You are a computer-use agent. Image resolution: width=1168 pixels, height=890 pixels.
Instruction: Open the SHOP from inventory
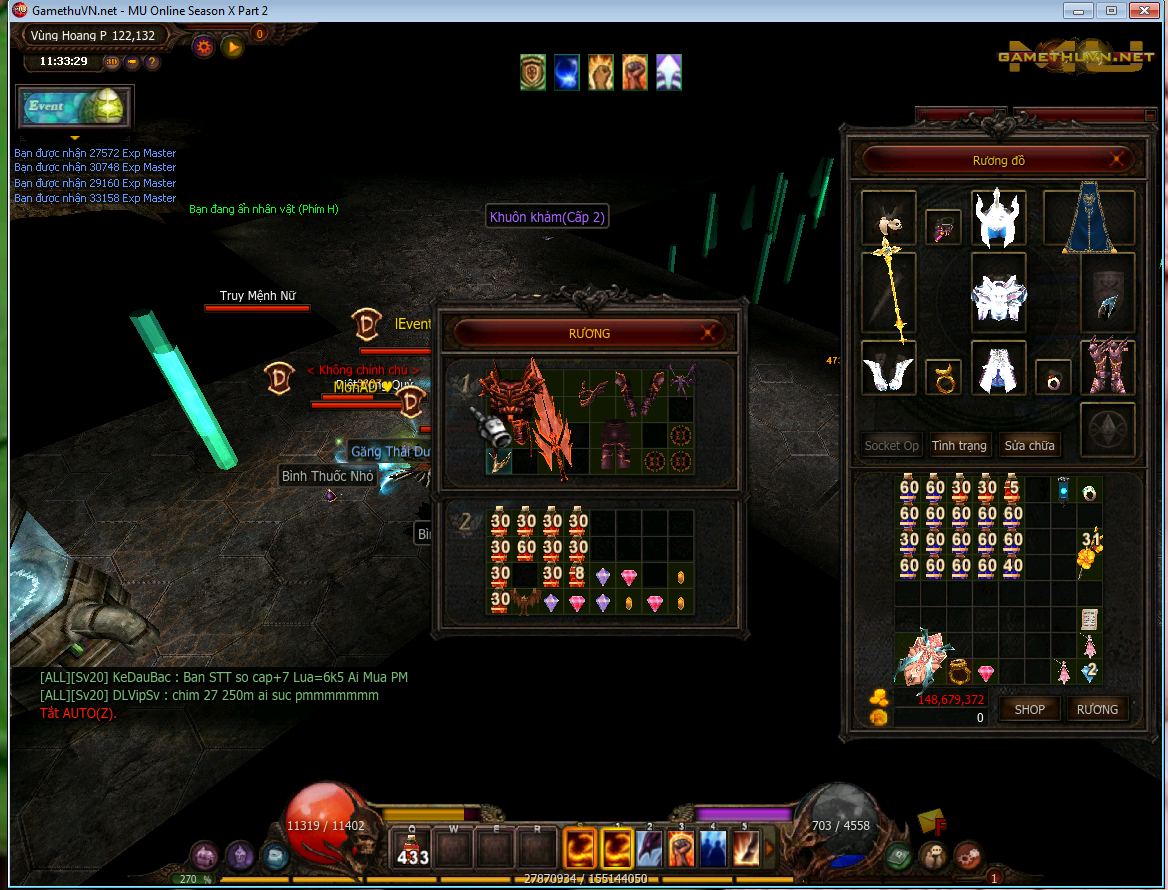click(1029, 709)
